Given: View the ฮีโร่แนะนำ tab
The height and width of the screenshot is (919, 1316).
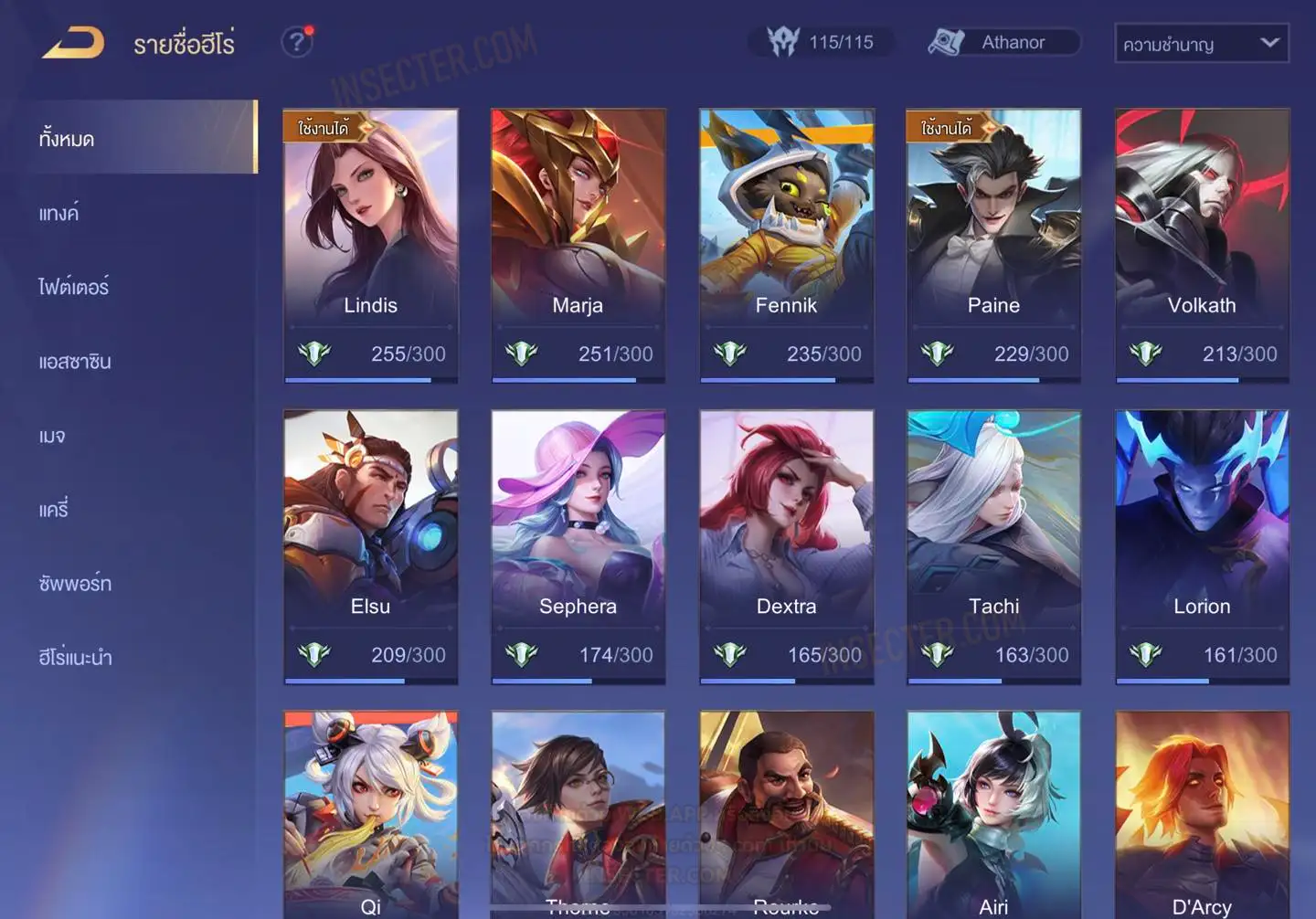Looking at the screenshot, I should point(75,658).
